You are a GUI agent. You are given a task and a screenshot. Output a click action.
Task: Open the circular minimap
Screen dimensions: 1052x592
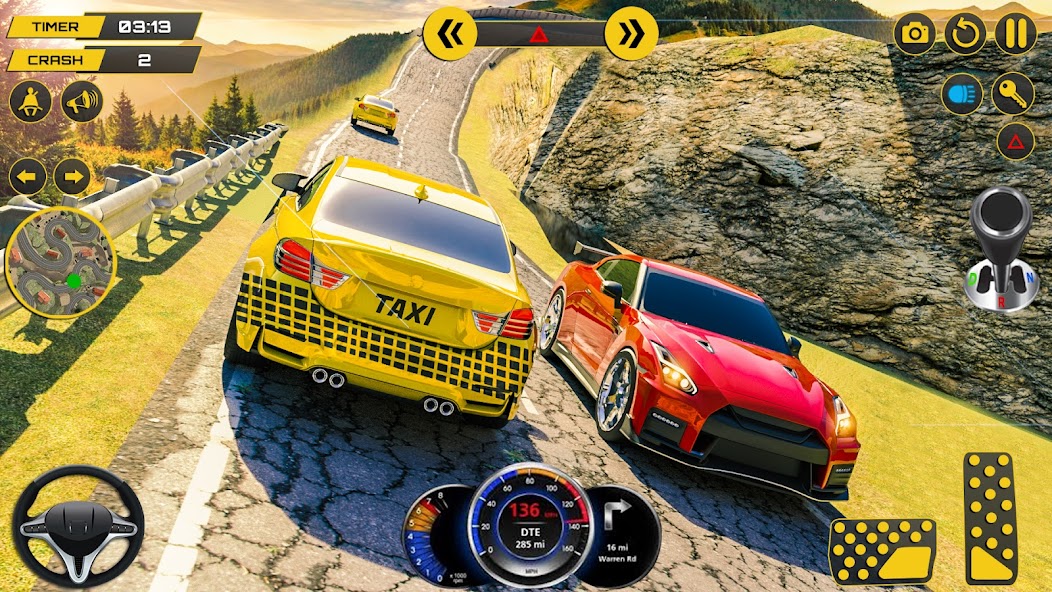61,262
